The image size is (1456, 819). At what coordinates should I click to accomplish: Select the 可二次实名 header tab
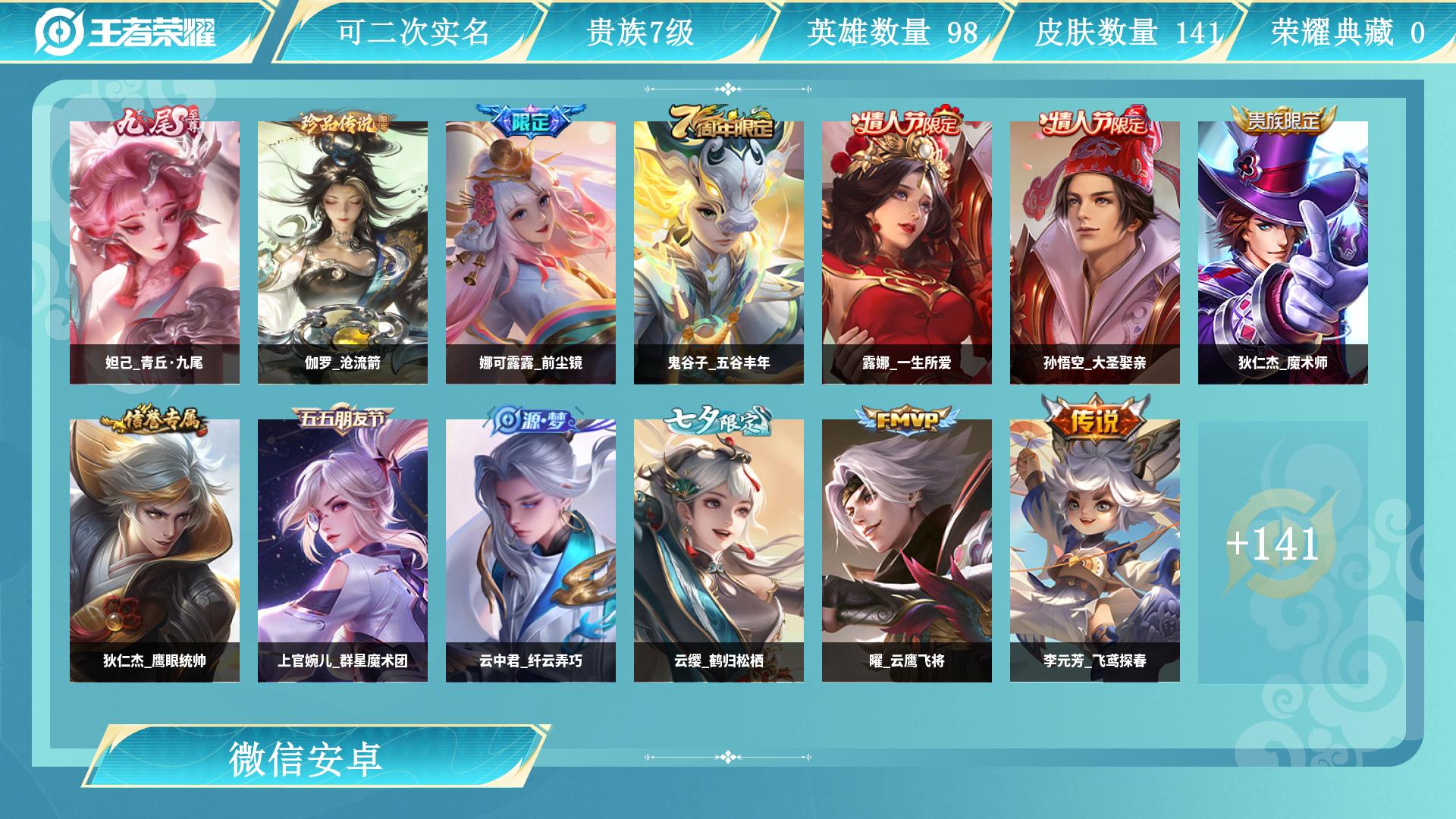(413, 32)
